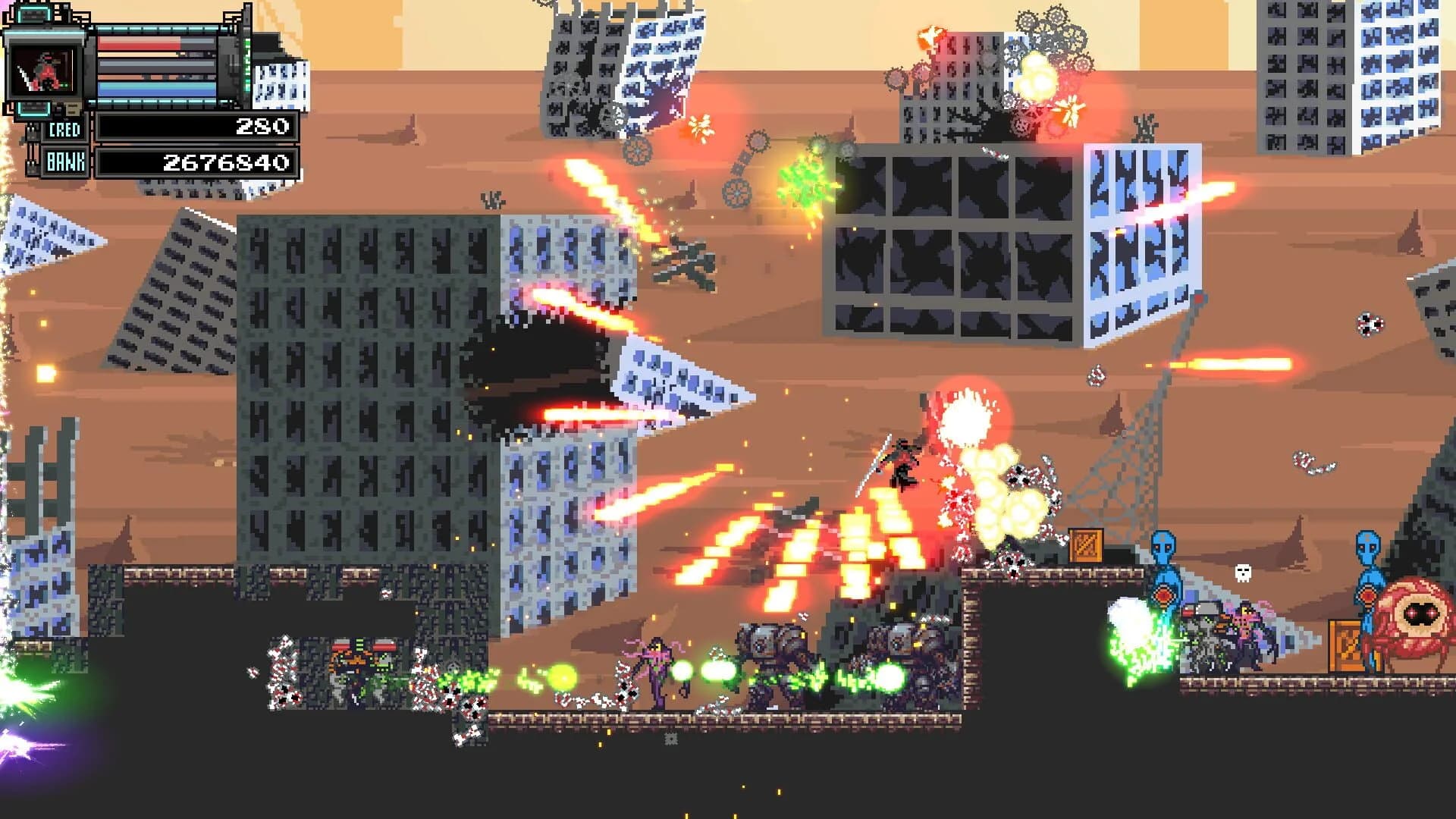Viewport: 1456px width, 819px height.
Task: Click the skull icon beside the blue alien
Action: pyautogui.click(x=1242, y=573)
